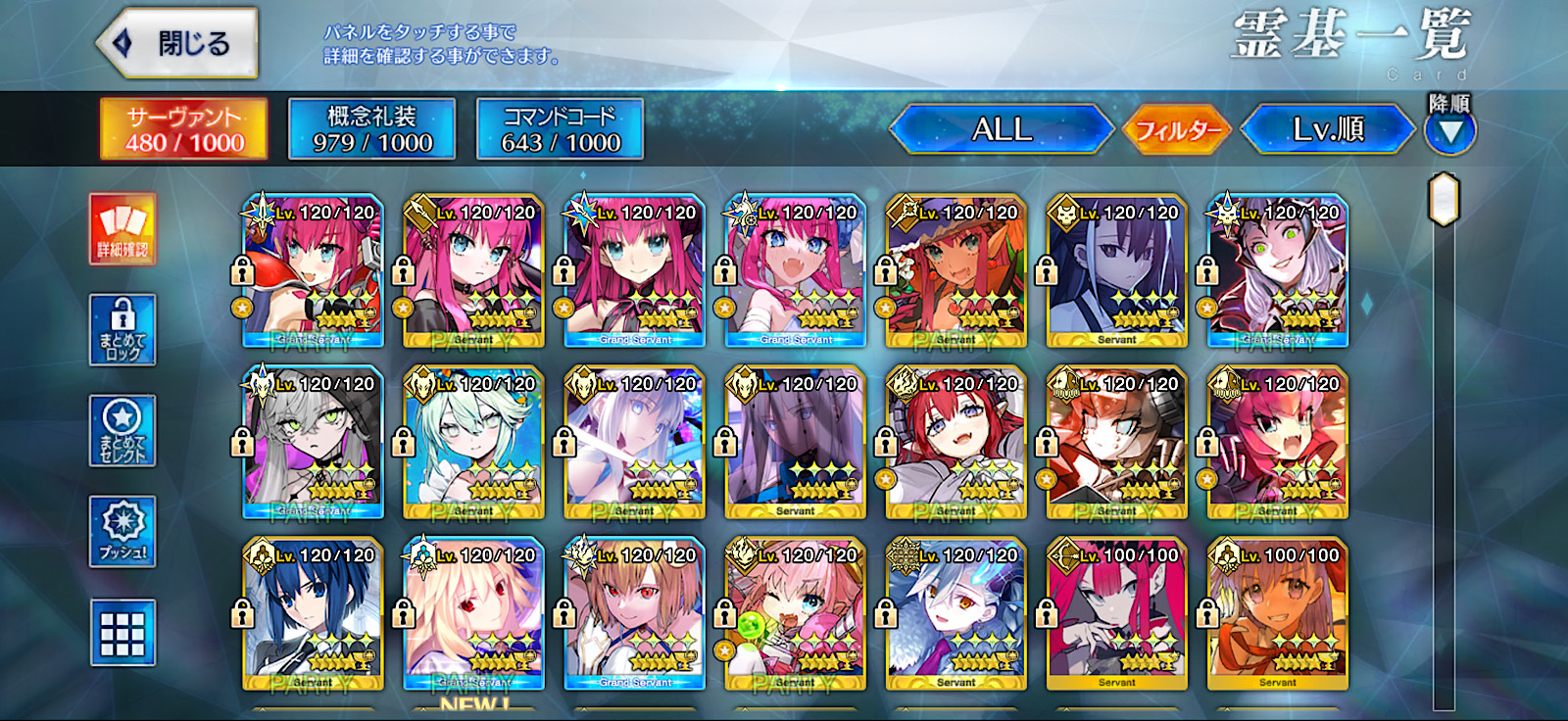1568x721 pixels.
Task: Change the Lv.順 sort order
Action: [1327, 129]
